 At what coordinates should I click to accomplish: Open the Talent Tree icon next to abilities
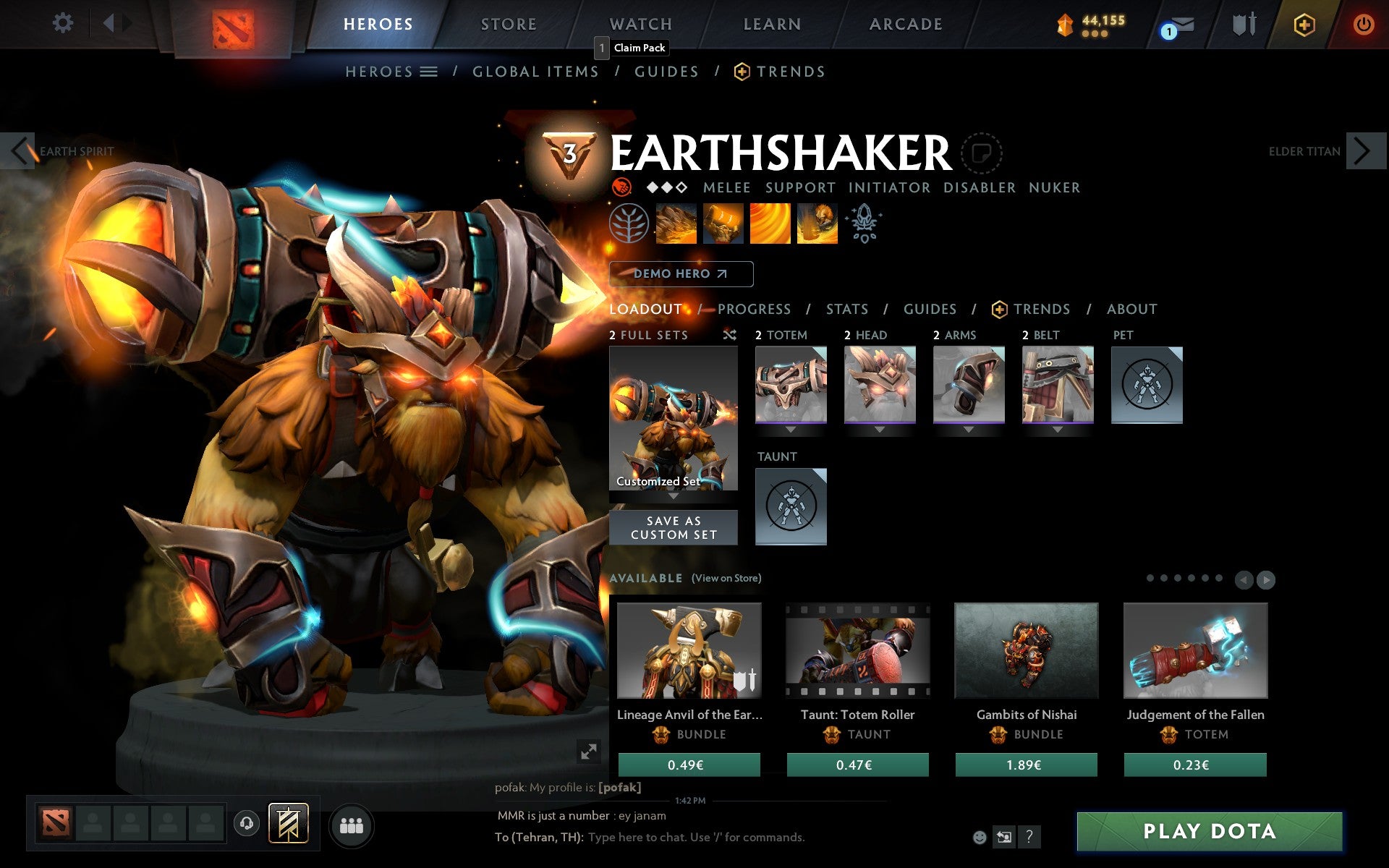627,224
